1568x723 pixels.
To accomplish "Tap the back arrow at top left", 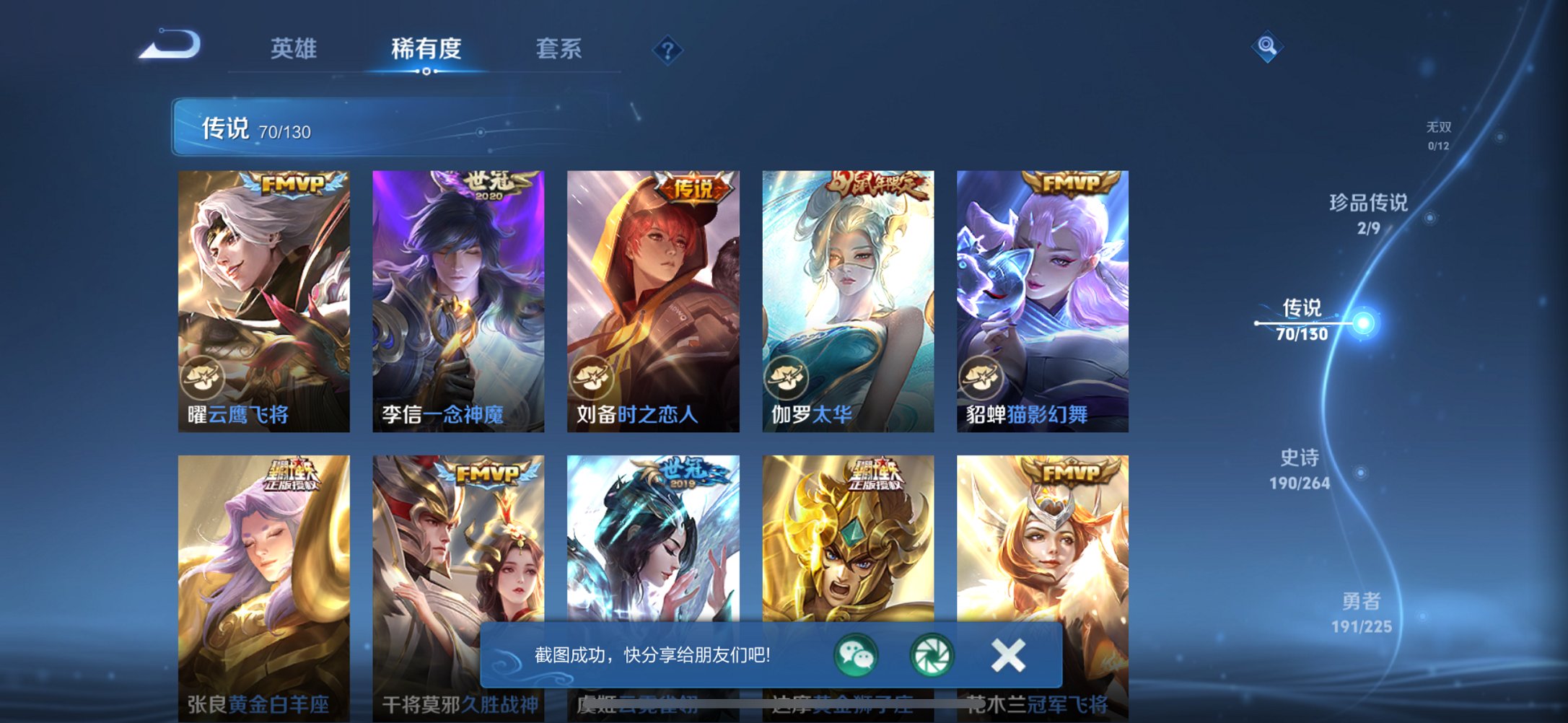I will [x=170, y=45].
